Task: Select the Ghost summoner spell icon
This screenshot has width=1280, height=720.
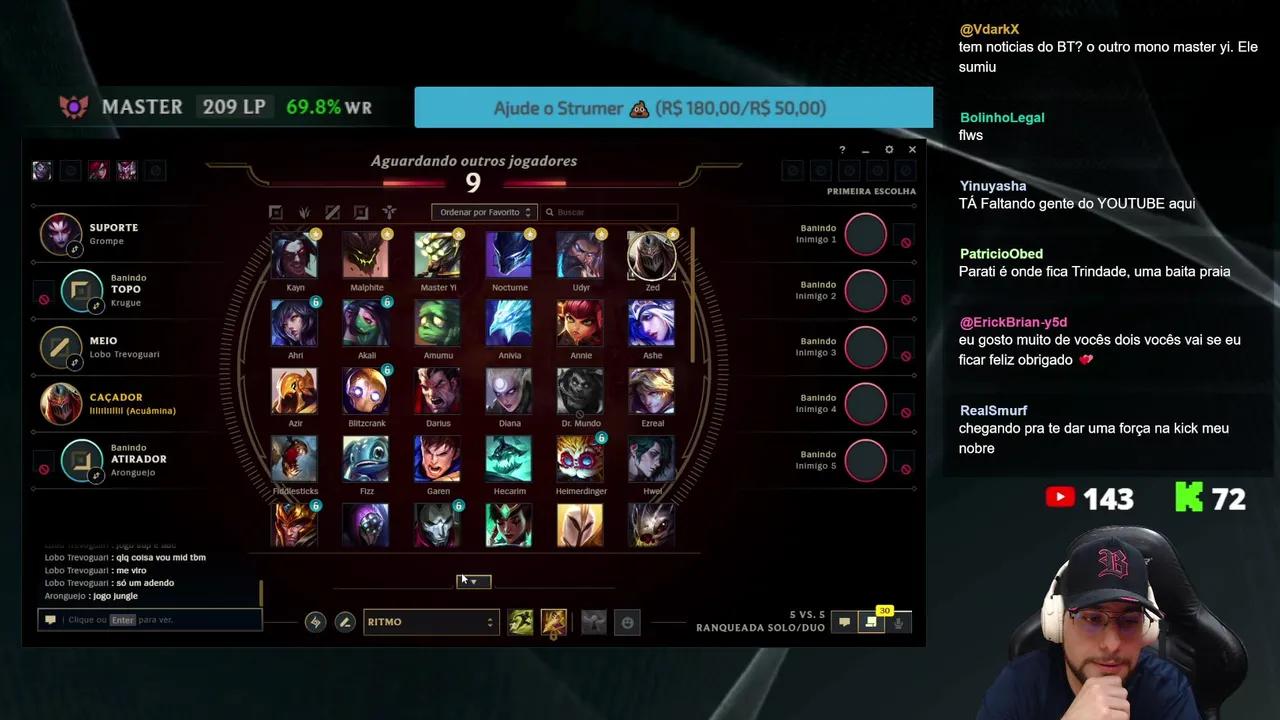Action: (x=520, y=621)
